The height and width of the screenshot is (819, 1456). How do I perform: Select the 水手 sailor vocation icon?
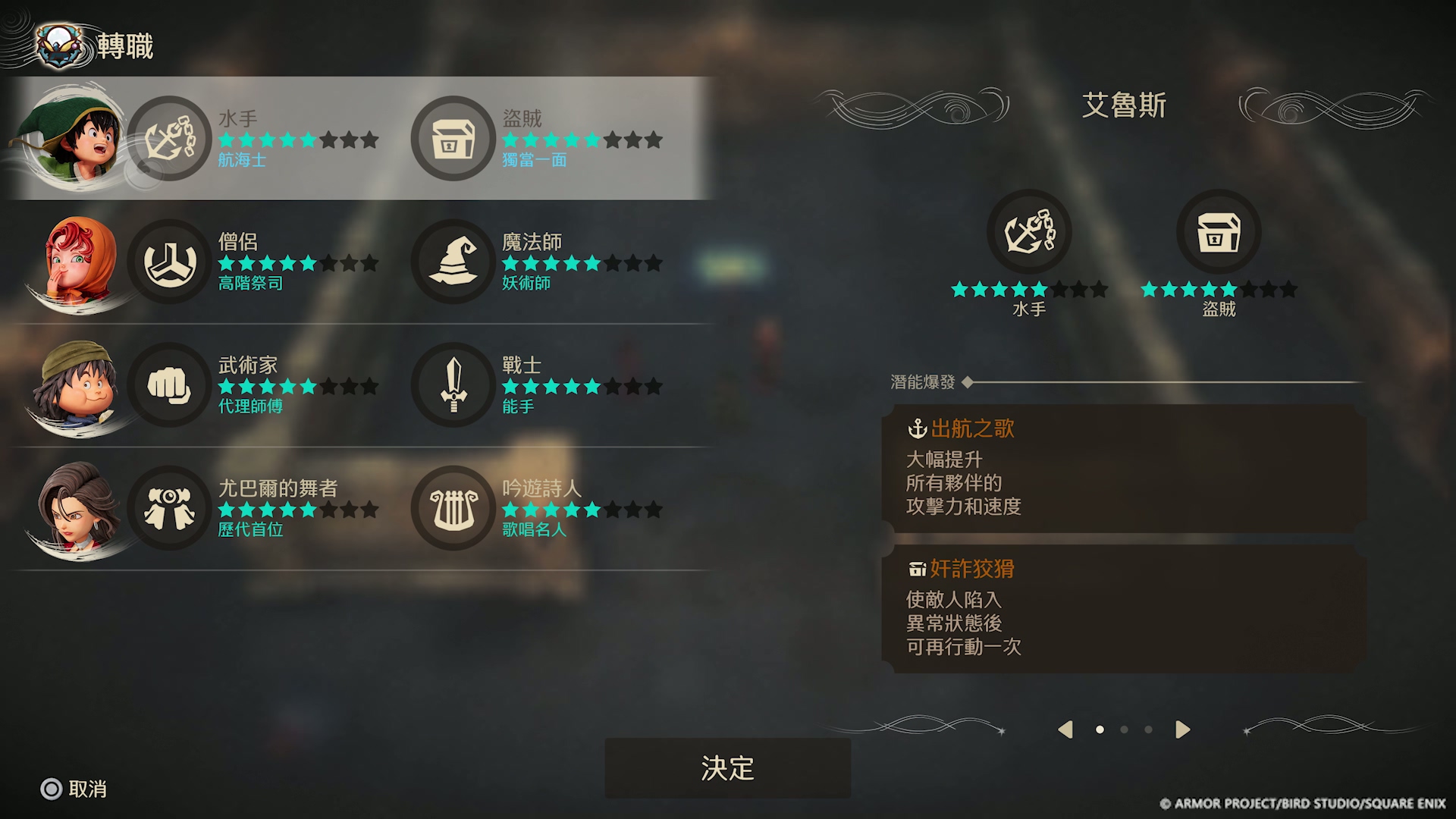point(169,138)
